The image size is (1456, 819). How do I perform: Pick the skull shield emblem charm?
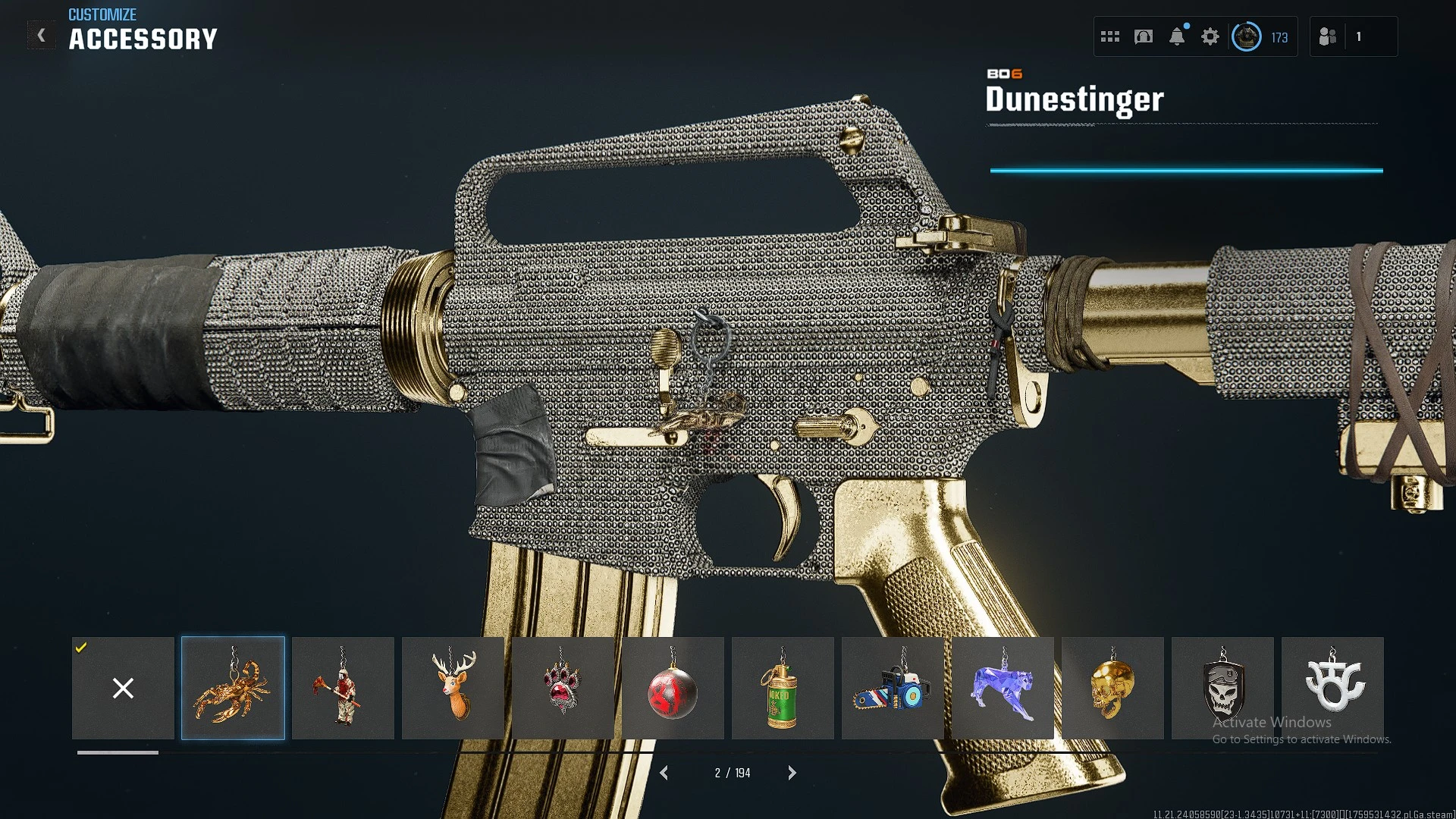coord(1222,688)
